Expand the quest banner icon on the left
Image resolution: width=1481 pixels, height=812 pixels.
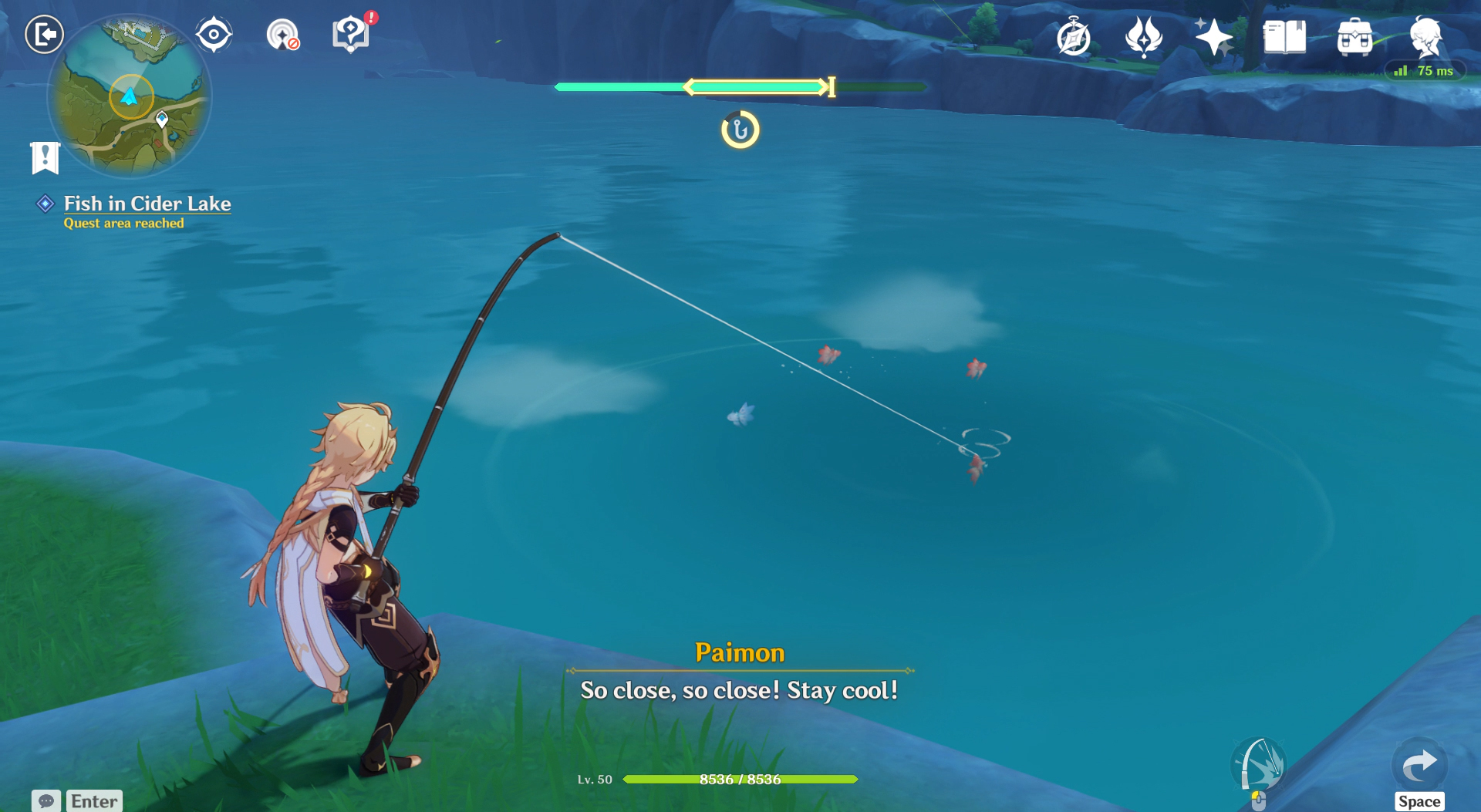(46, 157)
